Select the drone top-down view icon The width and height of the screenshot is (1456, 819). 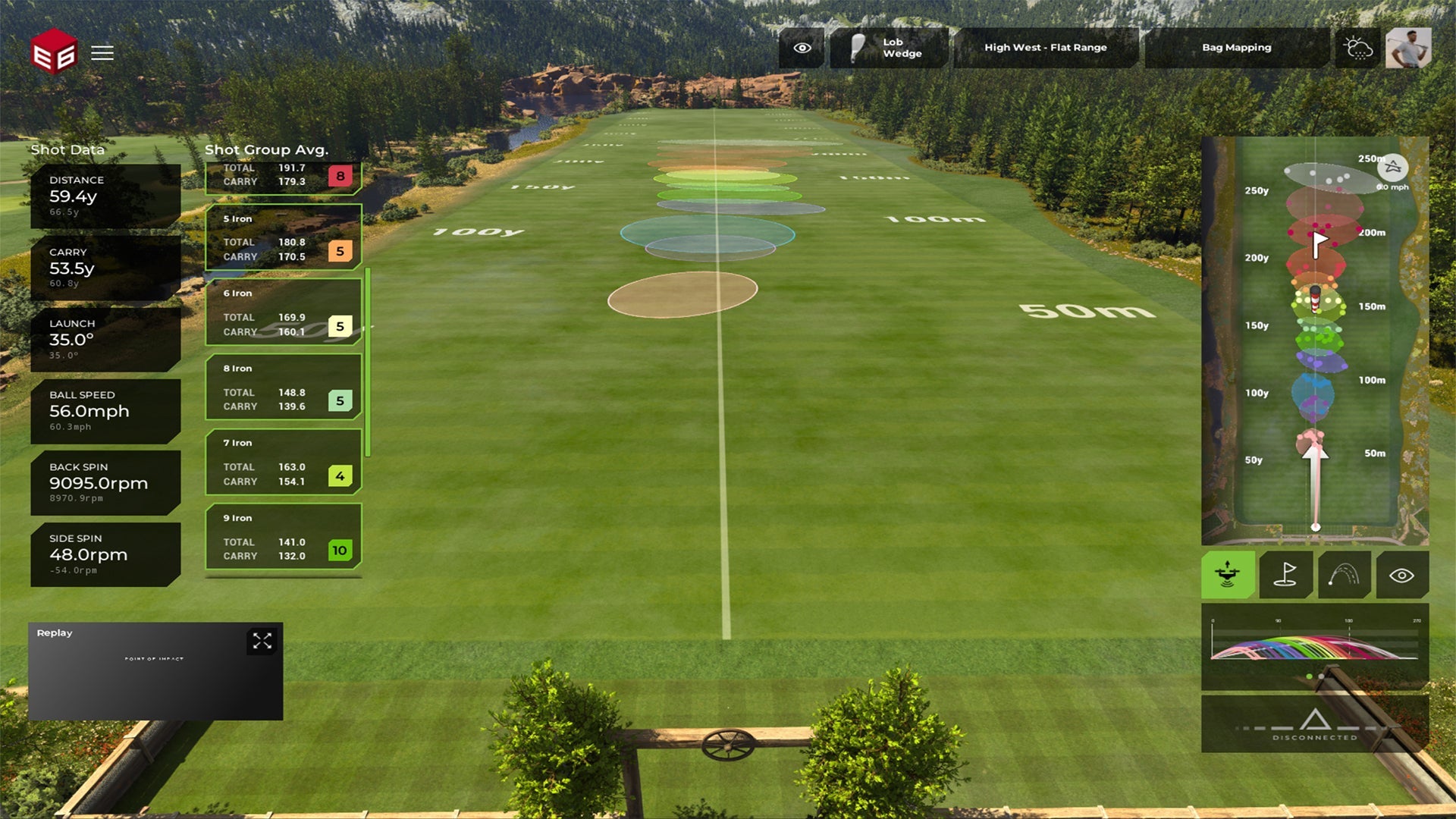tap(1228, 575)
